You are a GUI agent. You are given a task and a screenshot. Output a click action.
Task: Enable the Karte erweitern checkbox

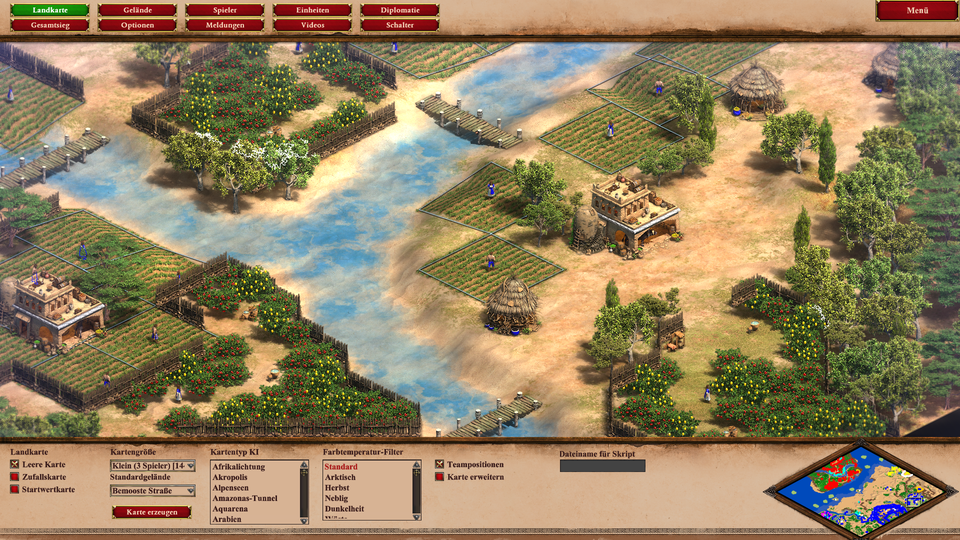(x=439, y=477)
